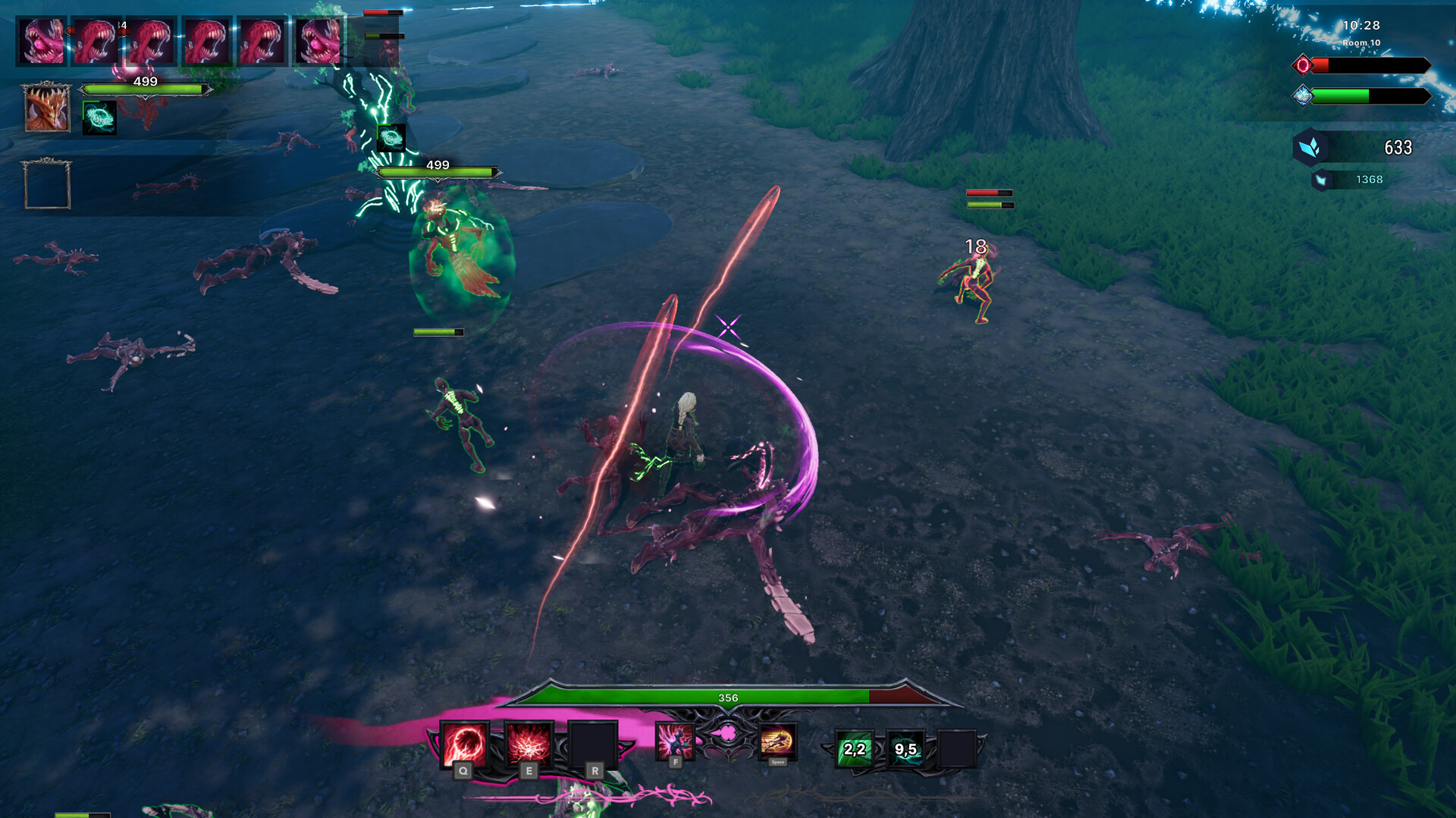Select the empty ornate portrait frame

coord(47,184)
